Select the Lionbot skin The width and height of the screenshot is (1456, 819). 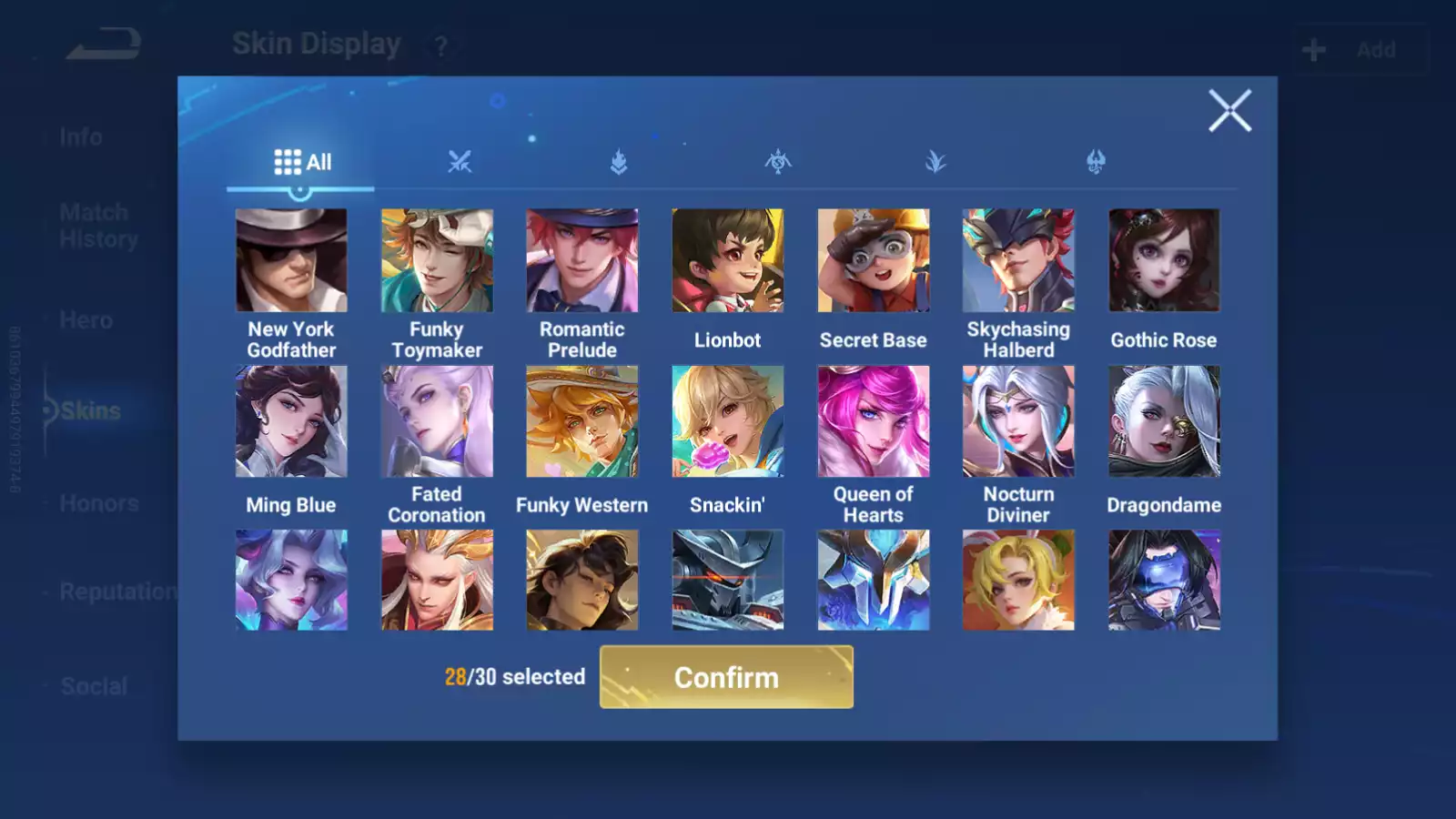coord(727,261)
